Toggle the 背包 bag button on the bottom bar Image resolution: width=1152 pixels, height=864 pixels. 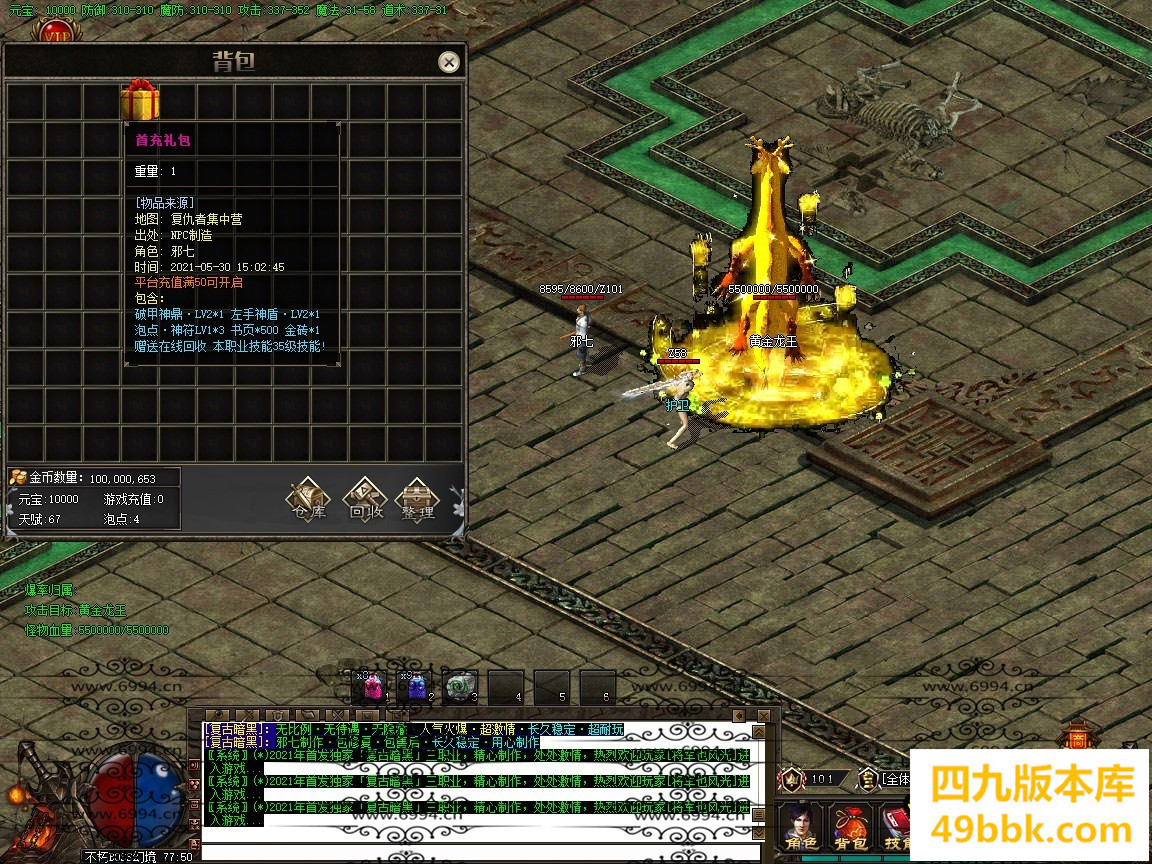851,828
